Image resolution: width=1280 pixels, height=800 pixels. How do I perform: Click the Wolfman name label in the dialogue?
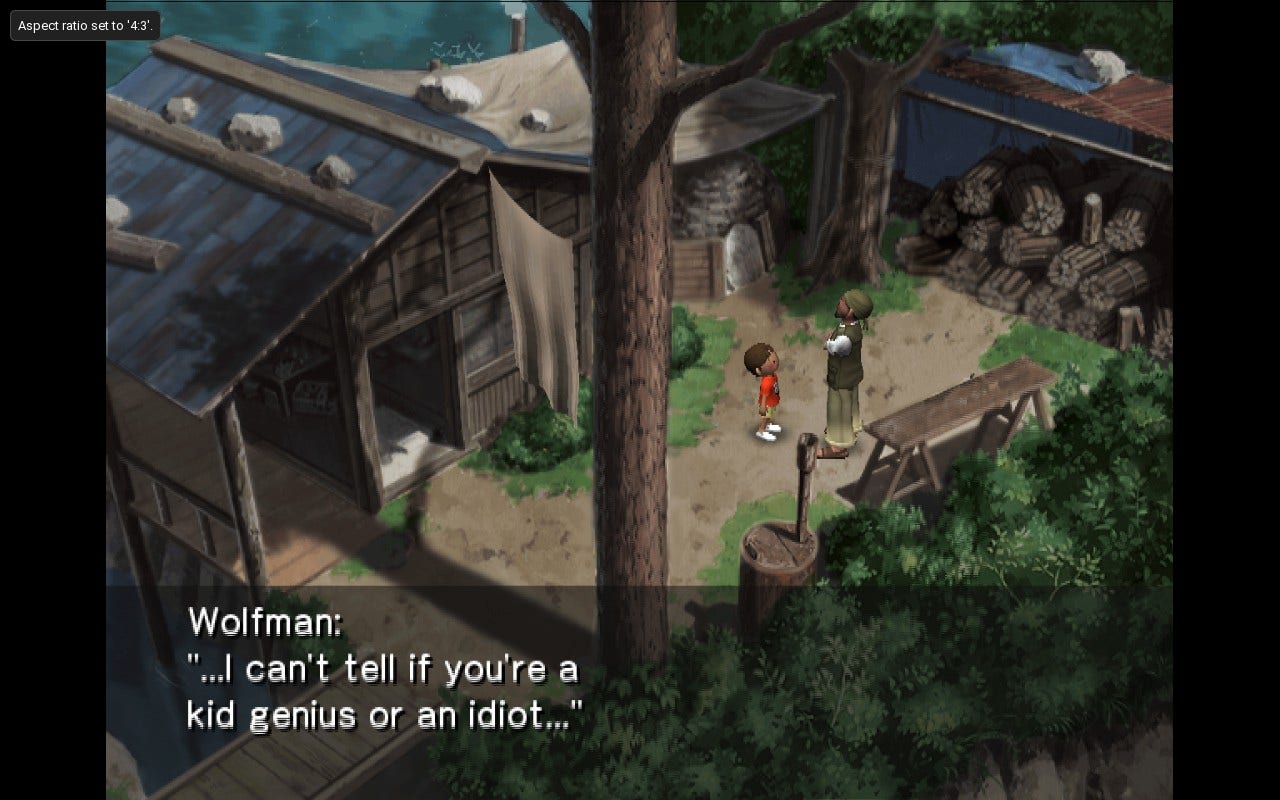[263, 622]
